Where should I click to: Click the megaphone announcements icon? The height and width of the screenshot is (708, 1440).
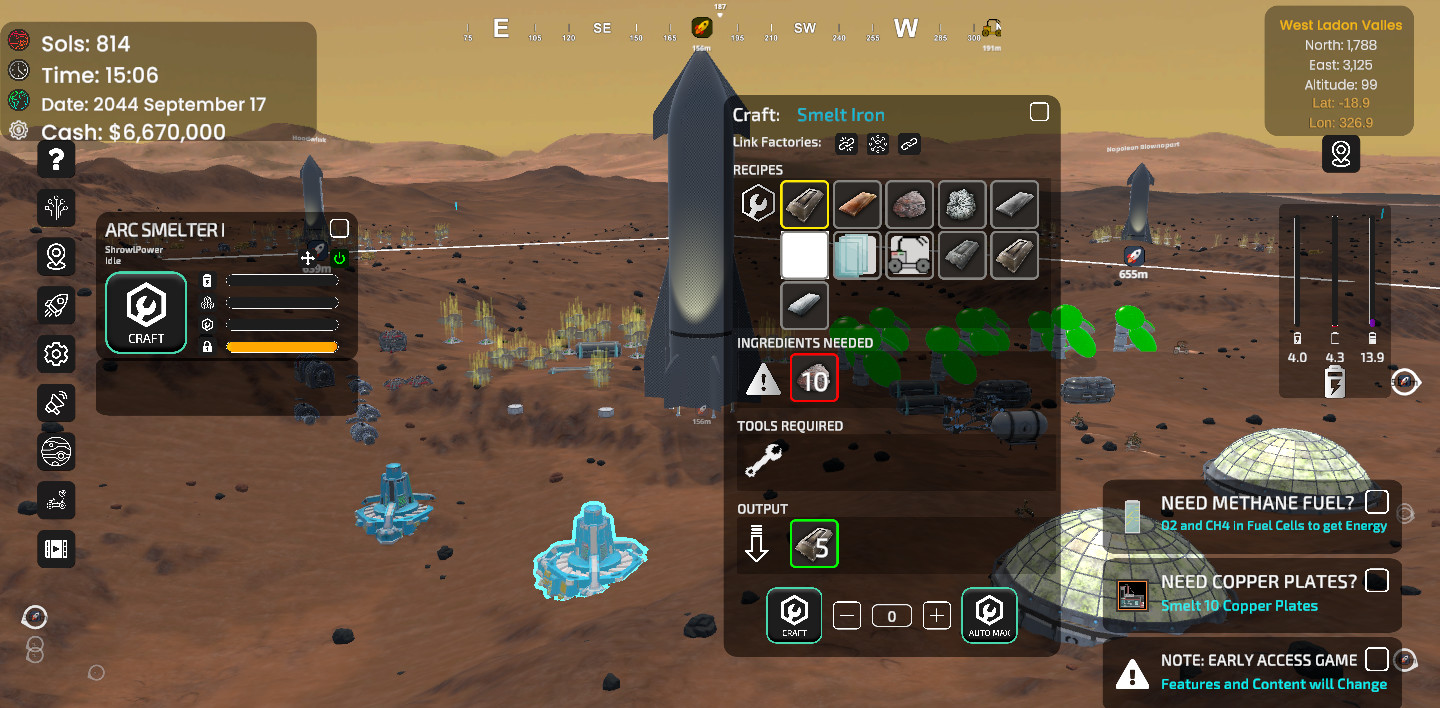56,402
